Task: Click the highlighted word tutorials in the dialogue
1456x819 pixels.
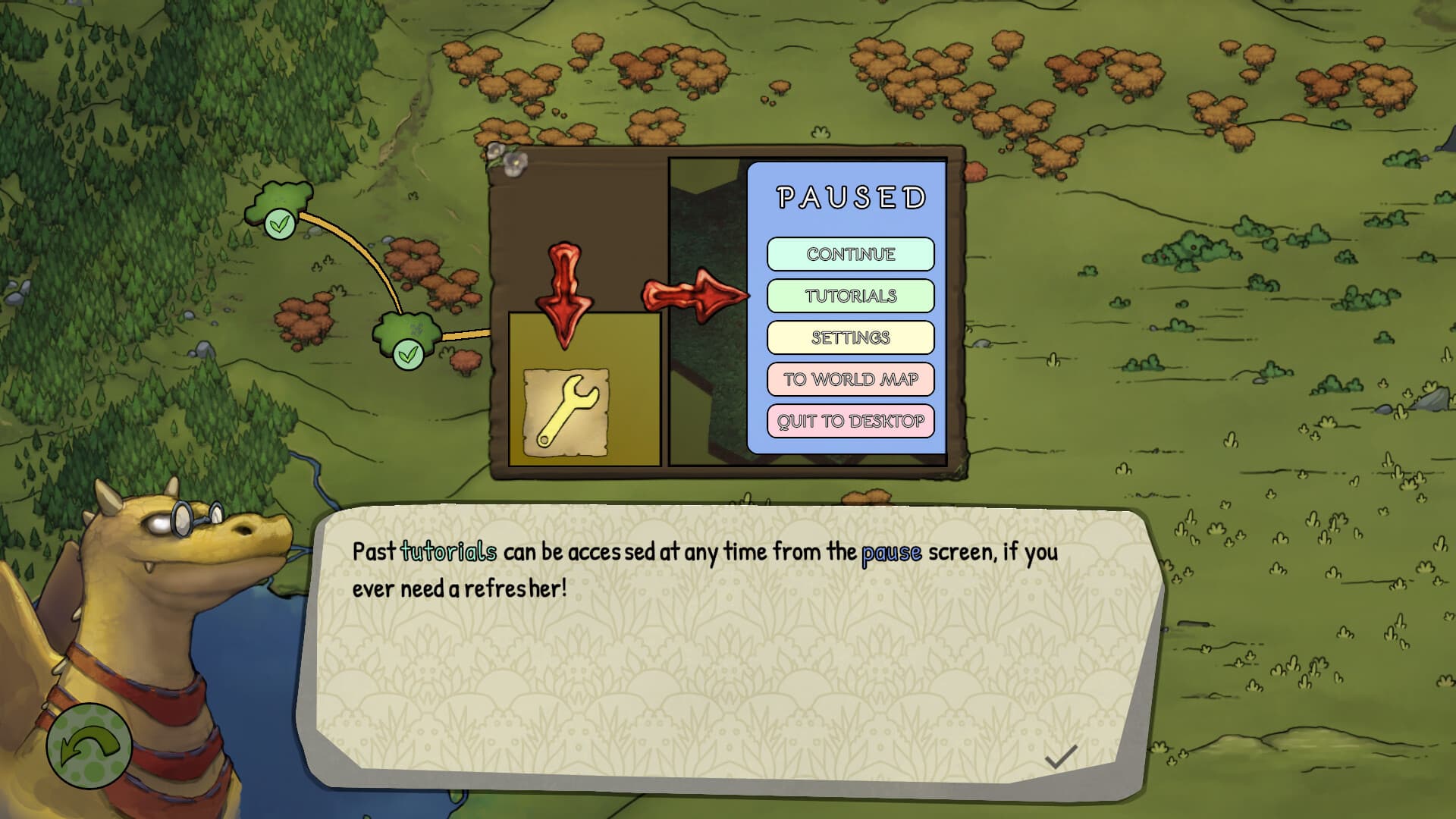Action: tap(445, 554)
